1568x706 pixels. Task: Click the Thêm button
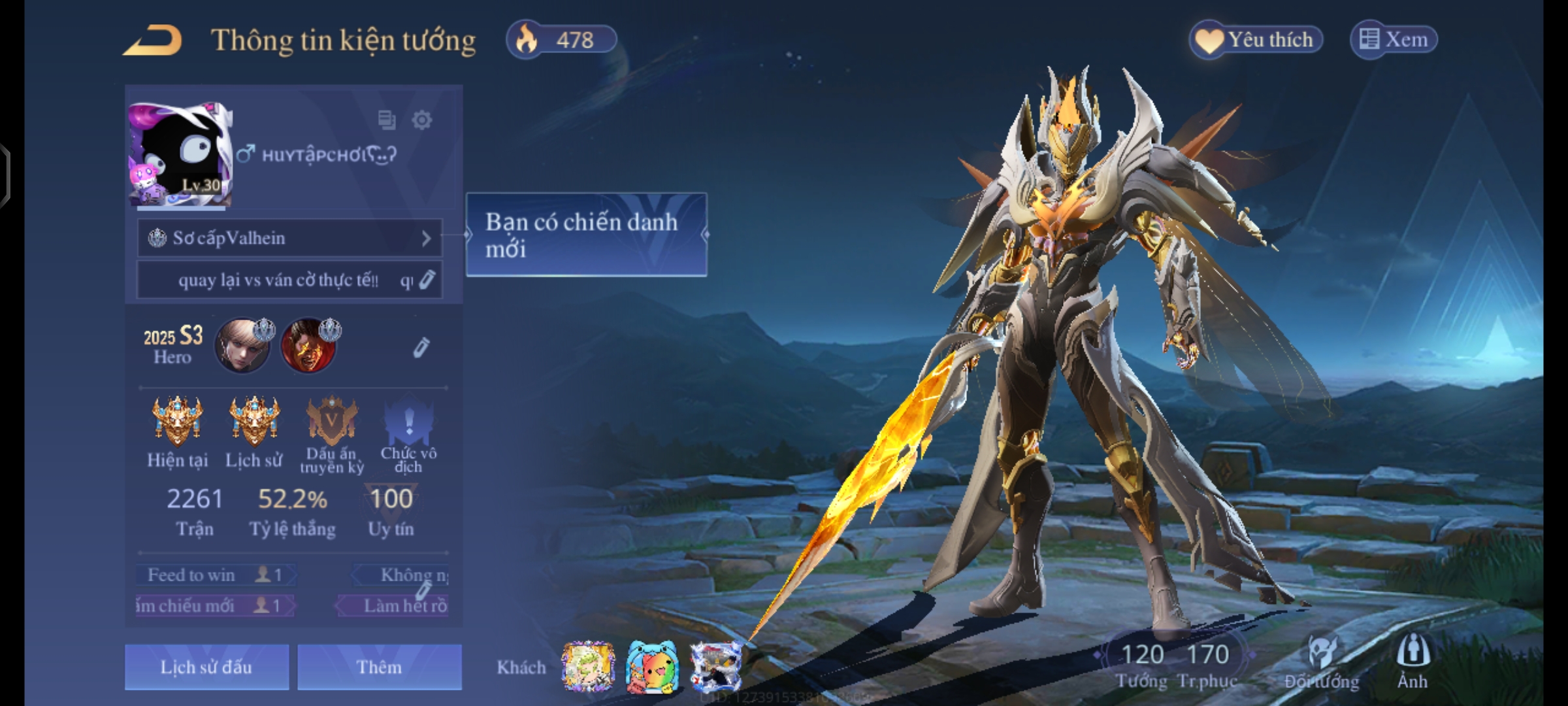click(379, 667)
